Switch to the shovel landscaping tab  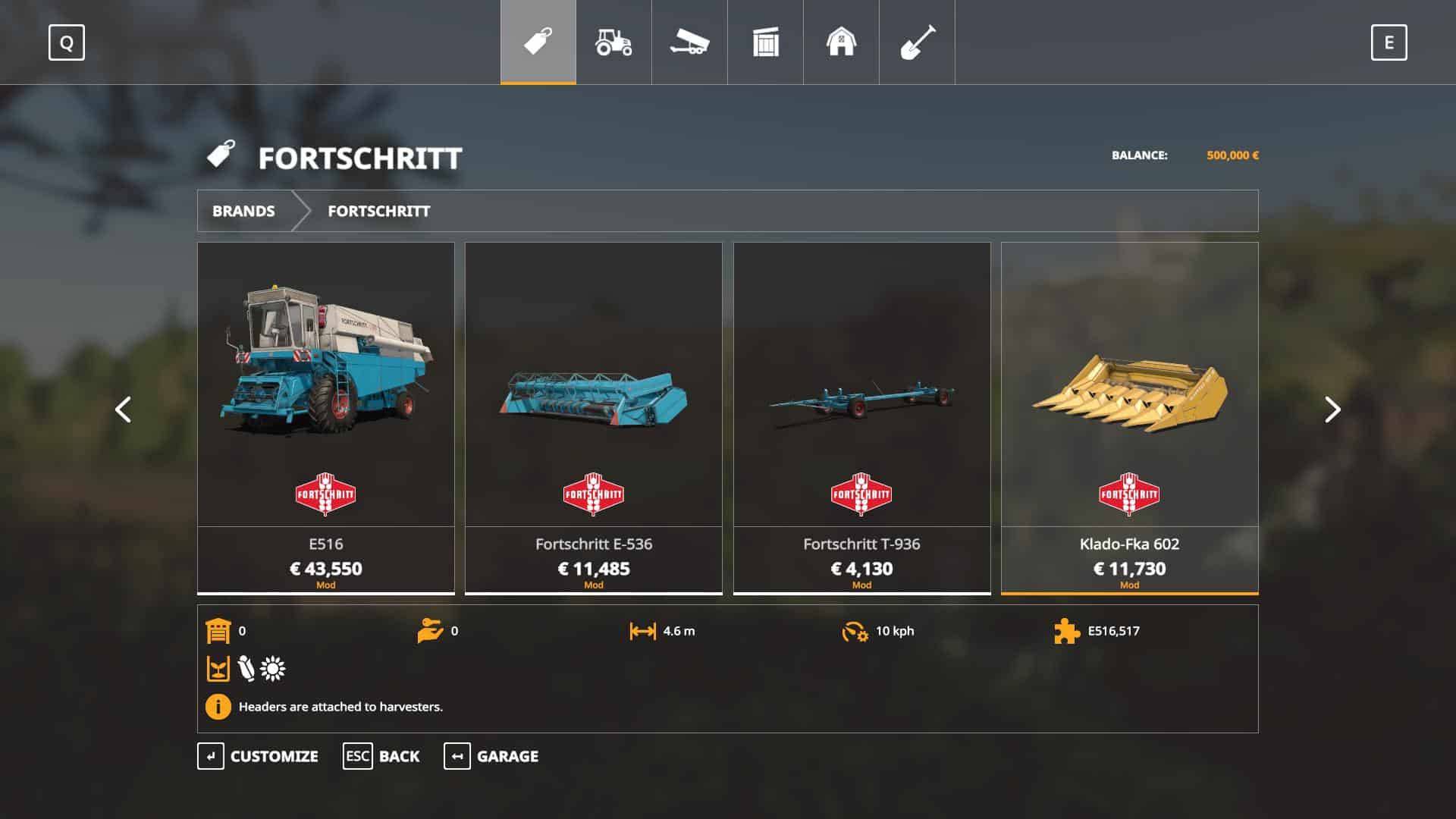[917, 42]
